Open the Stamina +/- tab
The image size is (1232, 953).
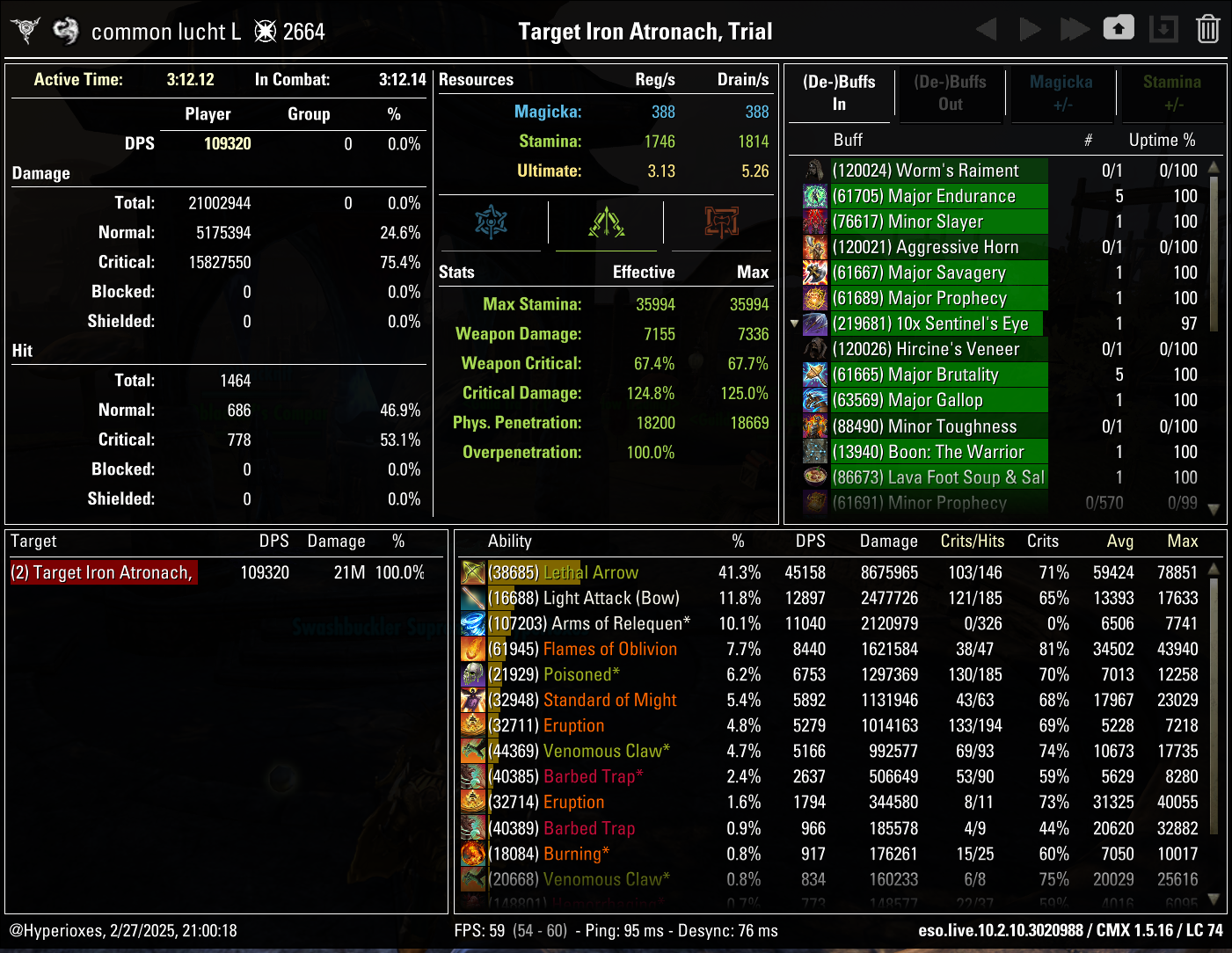point(1173,92)
